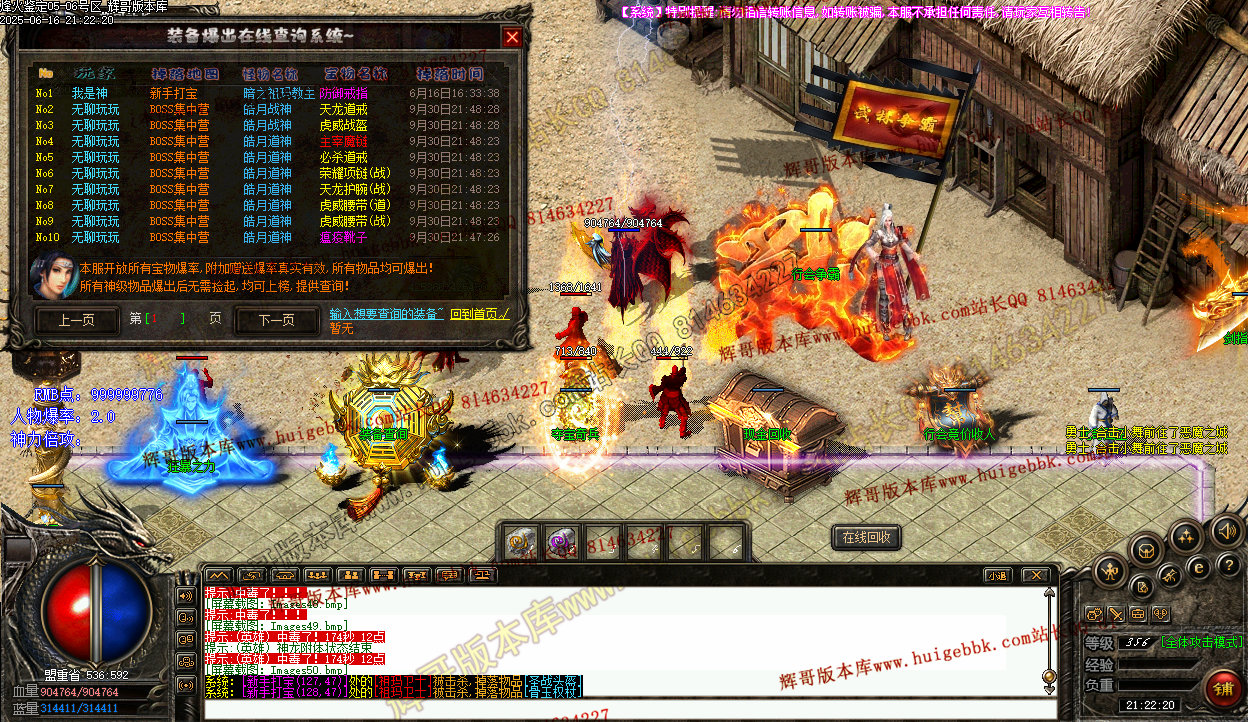
Task: Click the 输入想要查询的装备 search link
Action: point(386,314)
